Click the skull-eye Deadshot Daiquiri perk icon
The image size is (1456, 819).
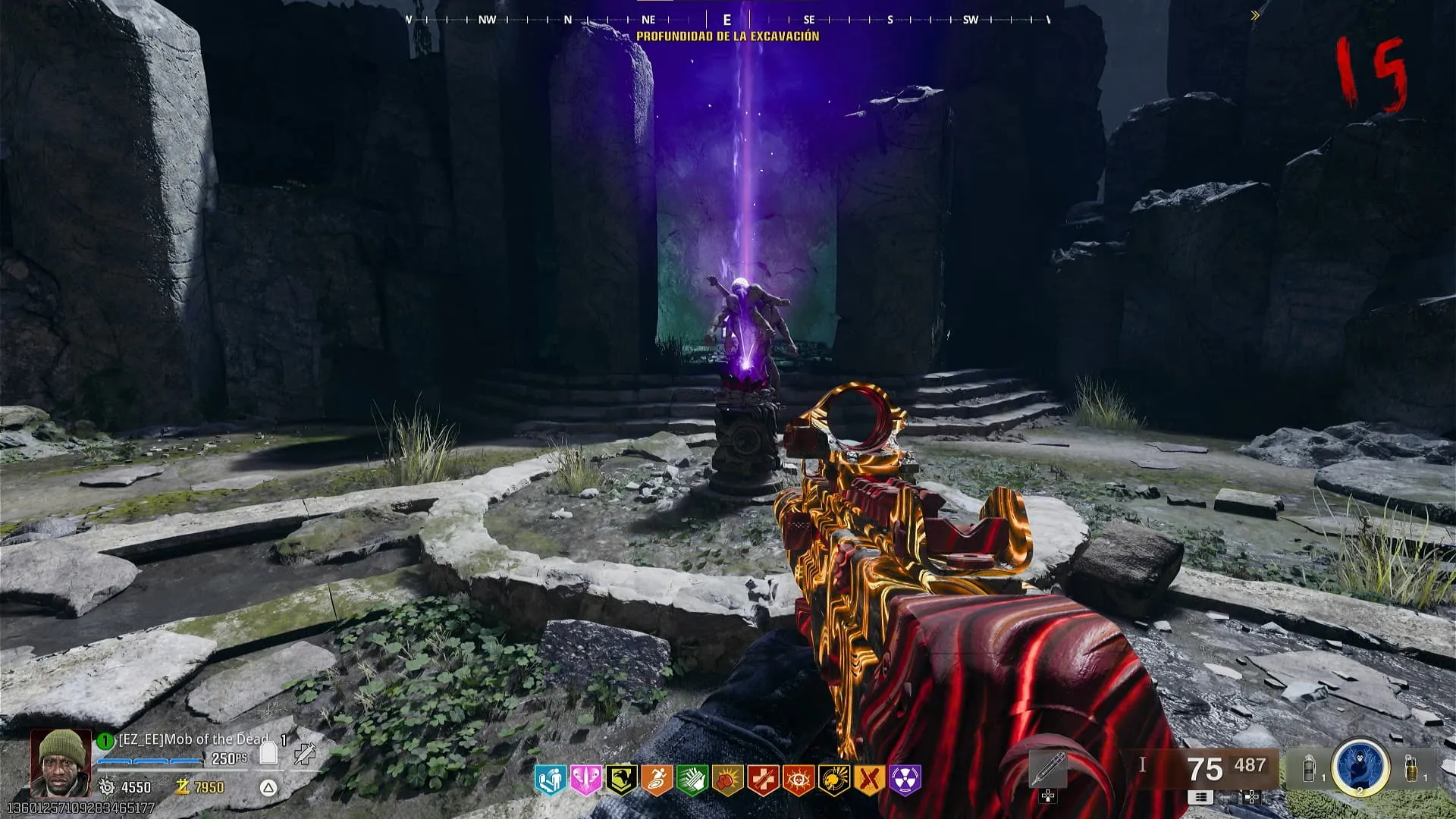point(798,780)
